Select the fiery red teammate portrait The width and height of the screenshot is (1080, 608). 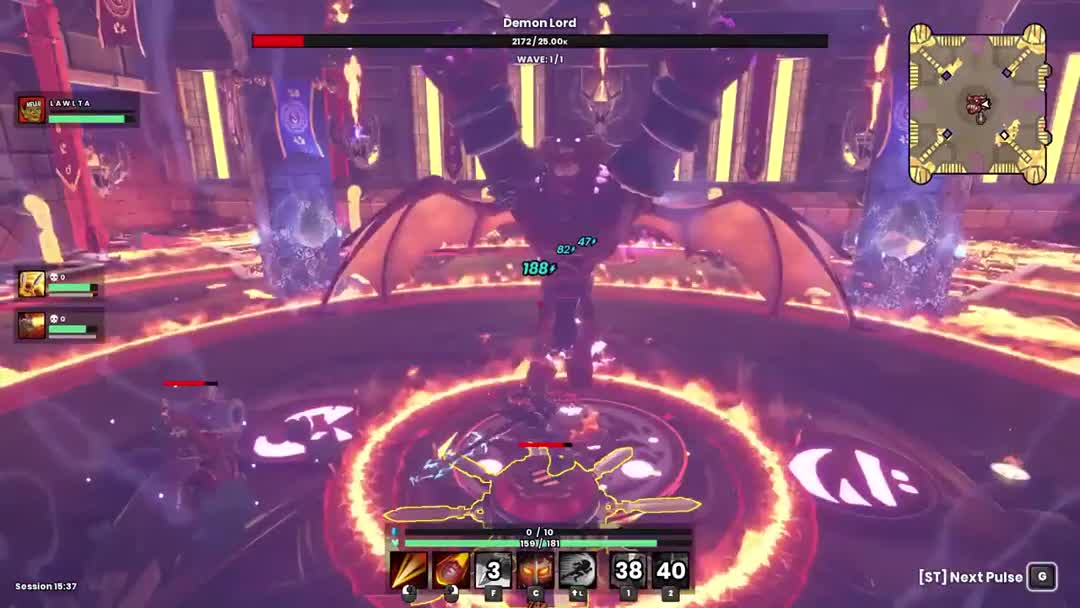(32, 325)
